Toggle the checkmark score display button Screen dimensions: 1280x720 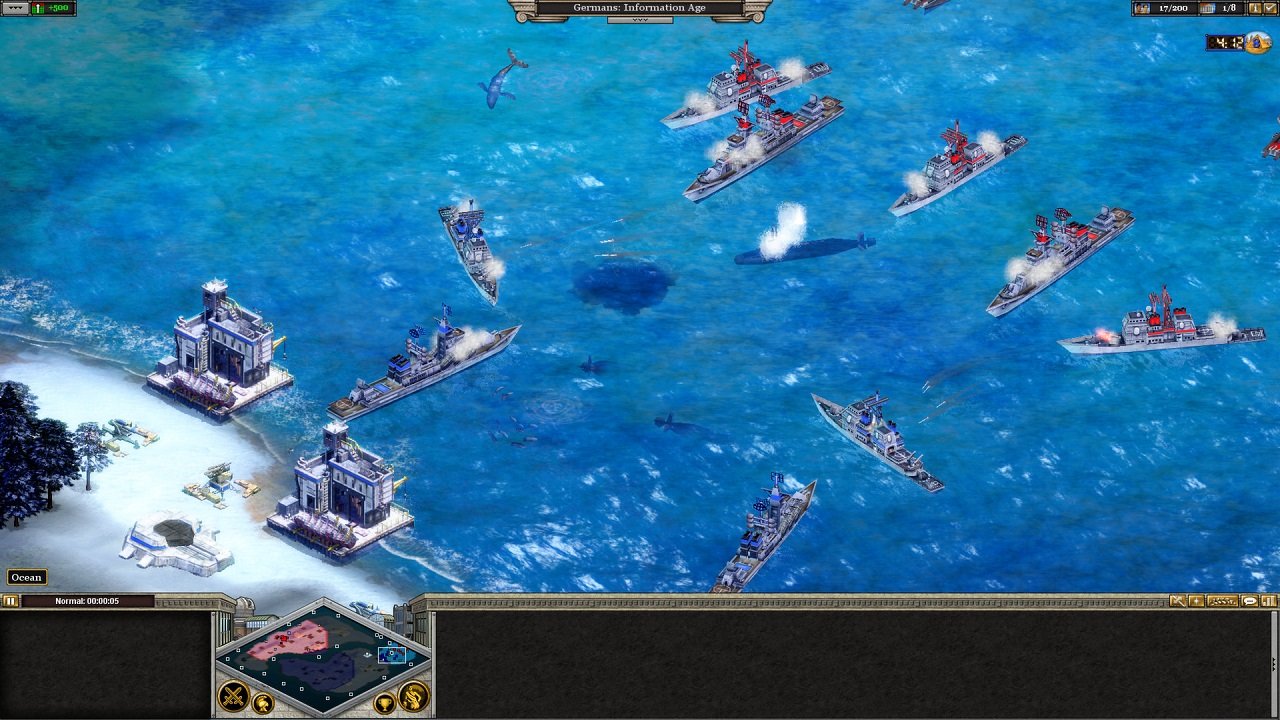click(1271, 9)
